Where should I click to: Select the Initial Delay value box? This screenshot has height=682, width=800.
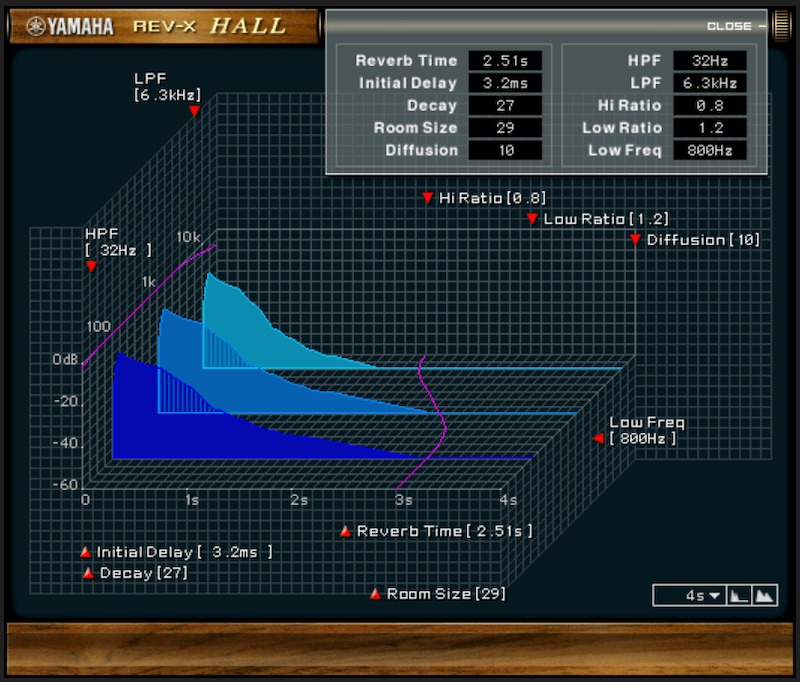[505, 83]
